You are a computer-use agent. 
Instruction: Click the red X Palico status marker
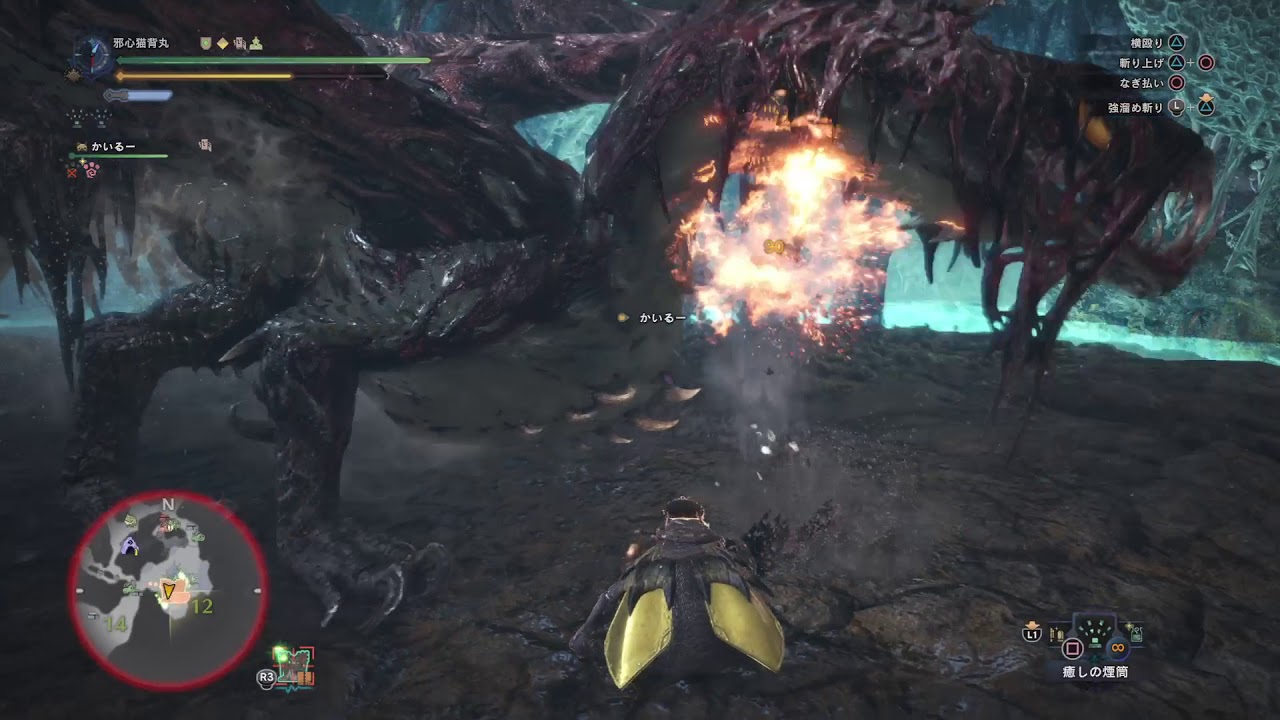73,174
